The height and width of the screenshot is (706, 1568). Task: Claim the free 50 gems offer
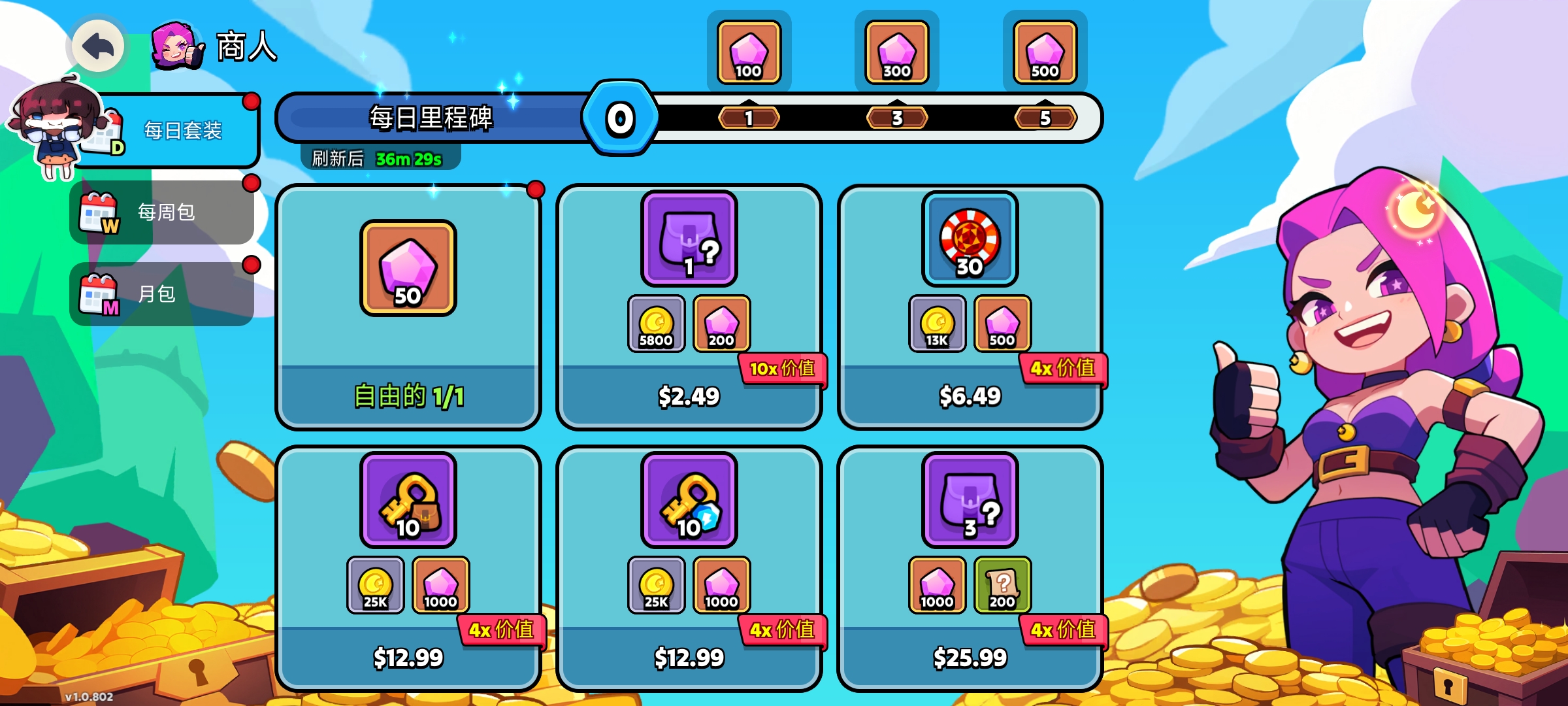408,395
